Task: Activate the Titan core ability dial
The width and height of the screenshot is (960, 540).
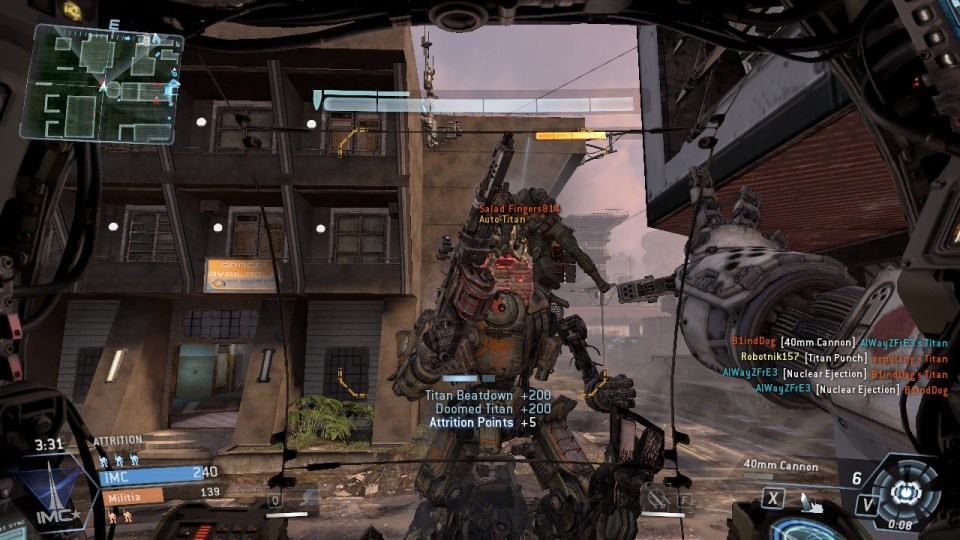Action: [x=904, y=490]
